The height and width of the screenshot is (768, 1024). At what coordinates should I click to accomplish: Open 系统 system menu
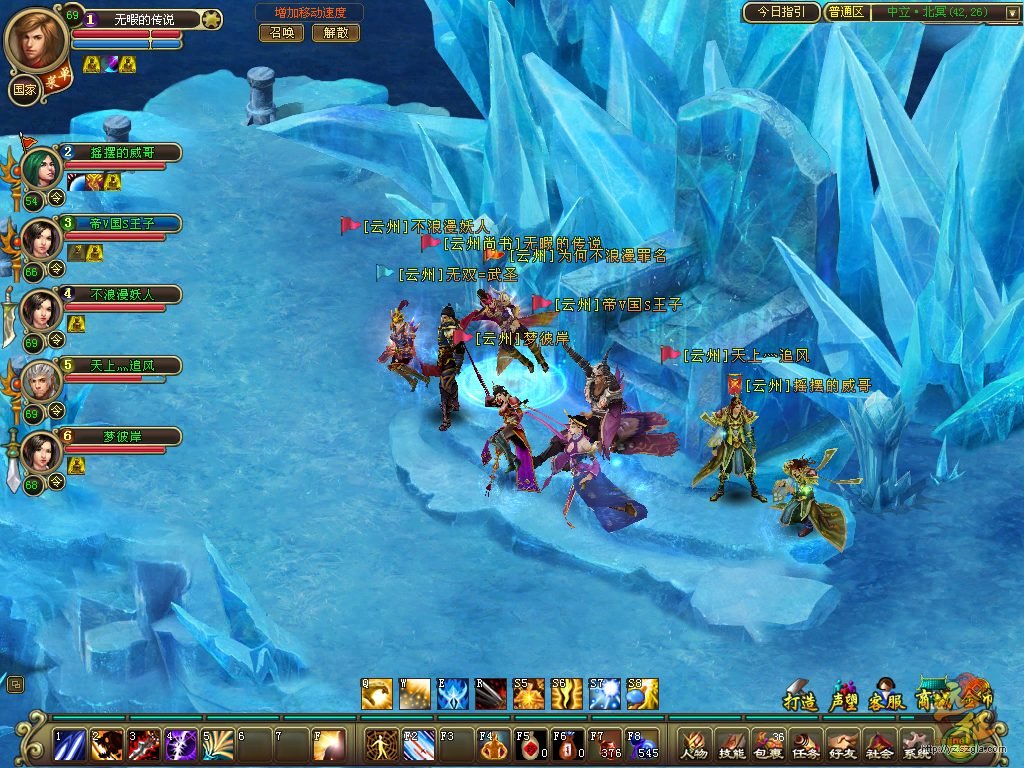coord(916,745)
